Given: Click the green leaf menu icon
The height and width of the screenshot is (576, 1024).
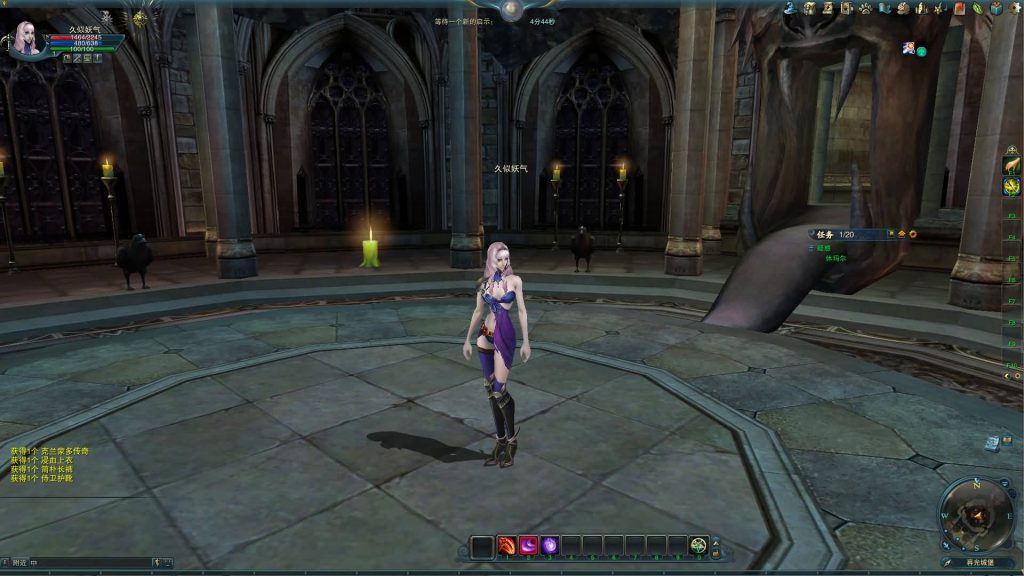Looking at the screenshot, I should [977, 8].
